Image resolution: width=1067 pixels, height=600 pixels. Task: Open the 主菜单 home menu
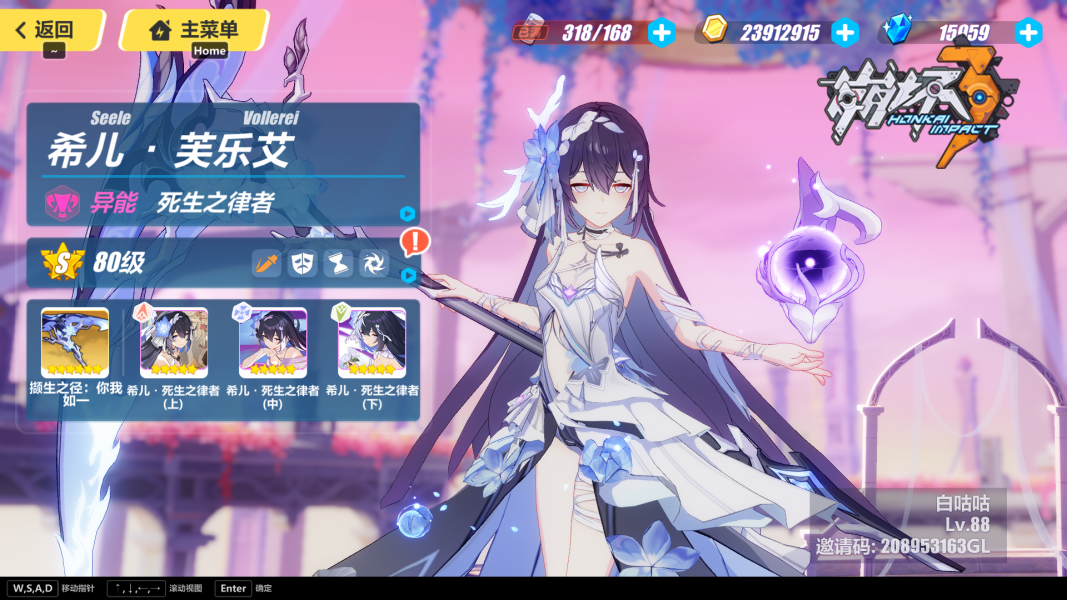point(194,30)
